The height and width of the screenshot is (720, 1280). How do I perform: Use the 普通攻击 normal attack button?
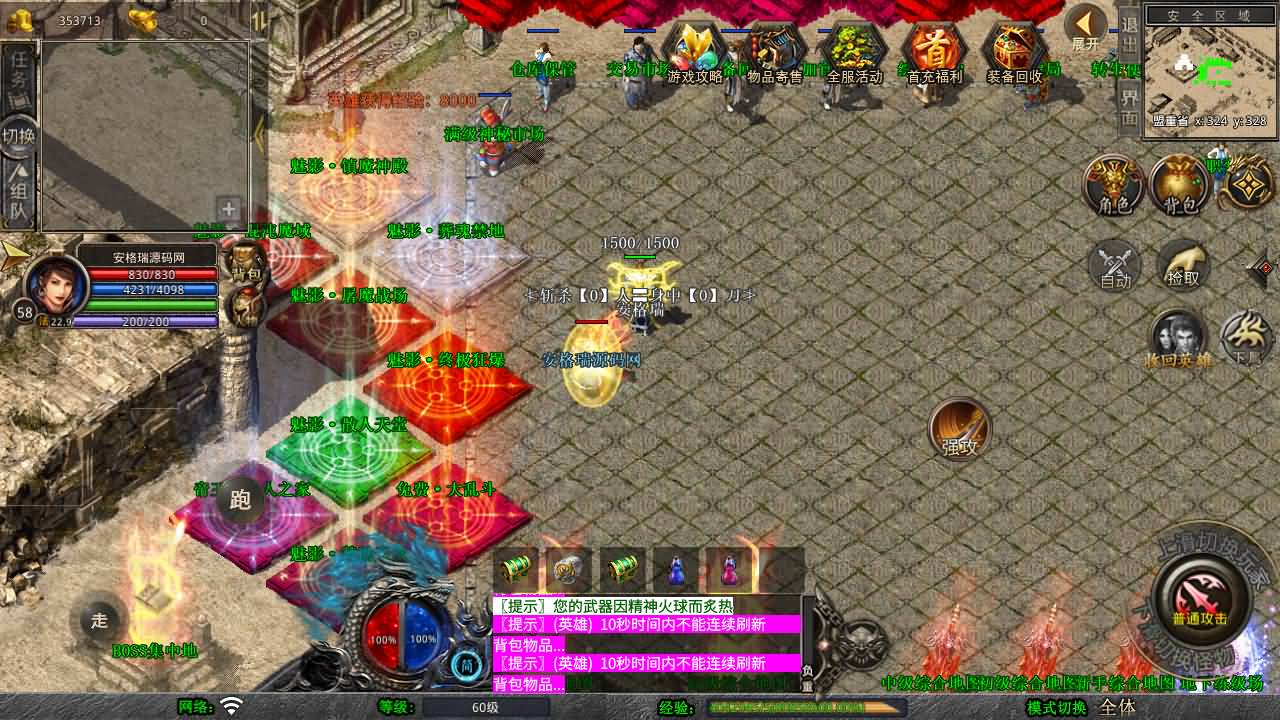pos(1200,600)
